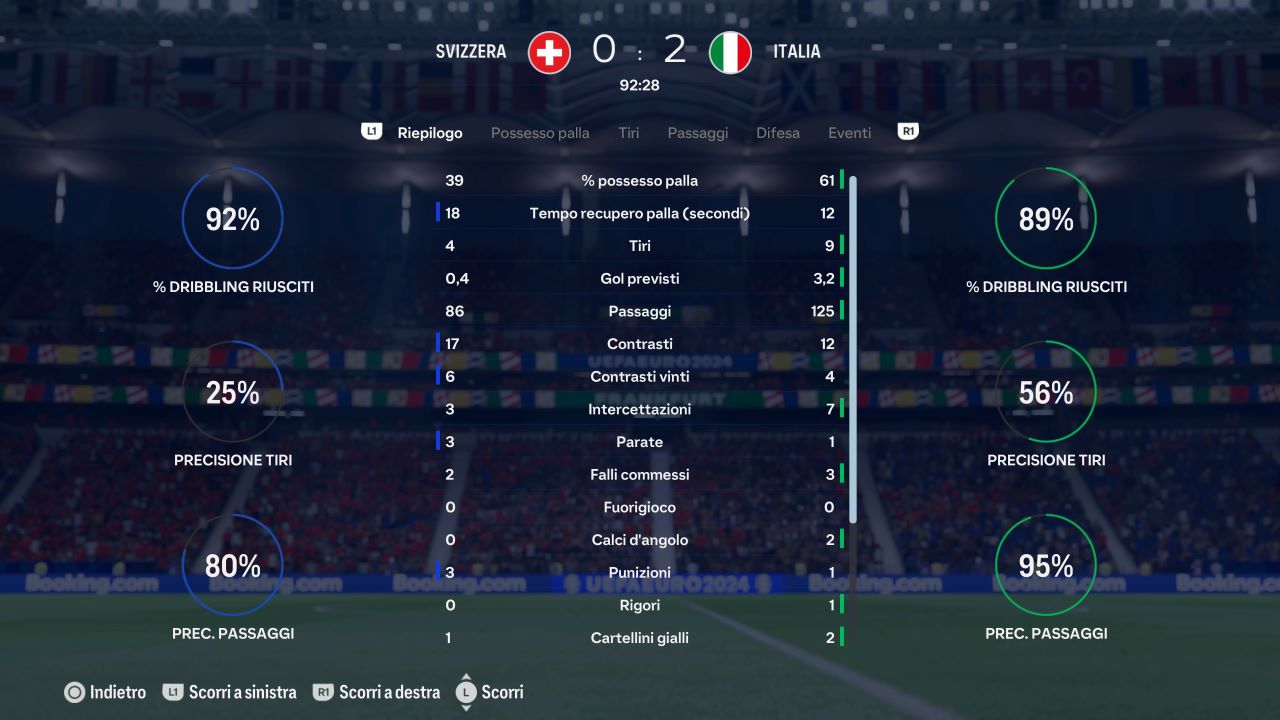The height and width of the screenshot is (720, 1280).
Task: Show the Passaggi tab
Action: click(698, 132)
